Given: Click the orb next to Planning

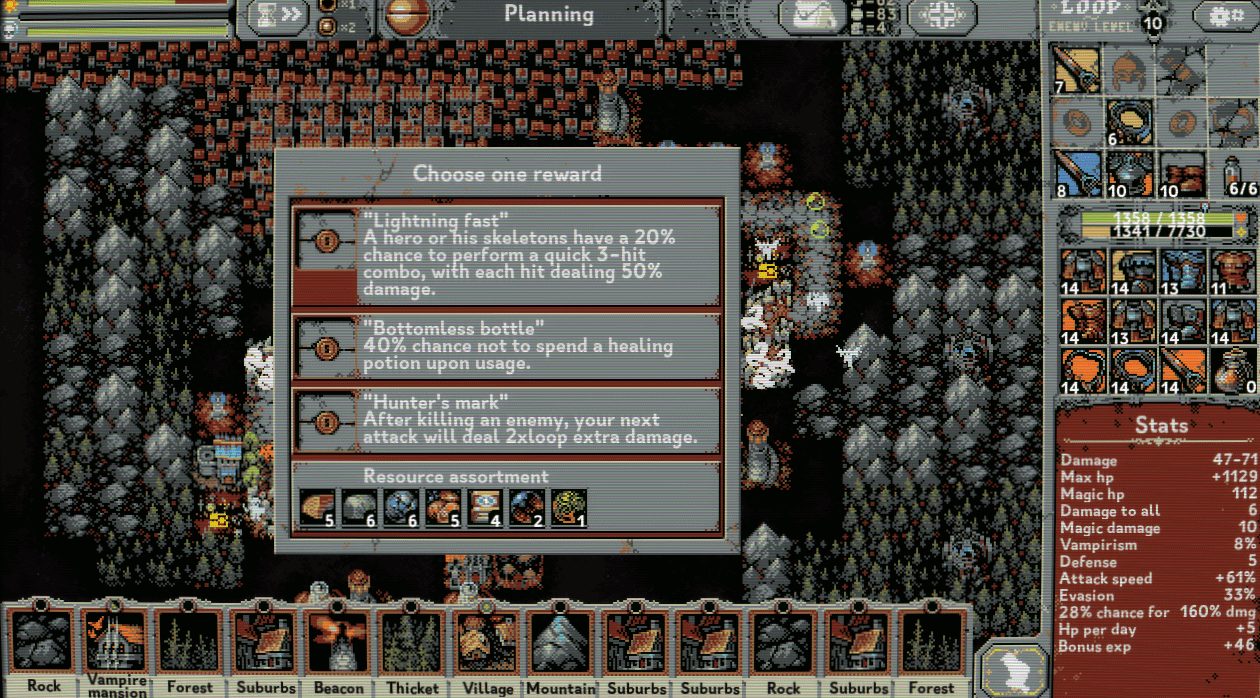Looking at the screenshot, I should (x=407, y=17).
